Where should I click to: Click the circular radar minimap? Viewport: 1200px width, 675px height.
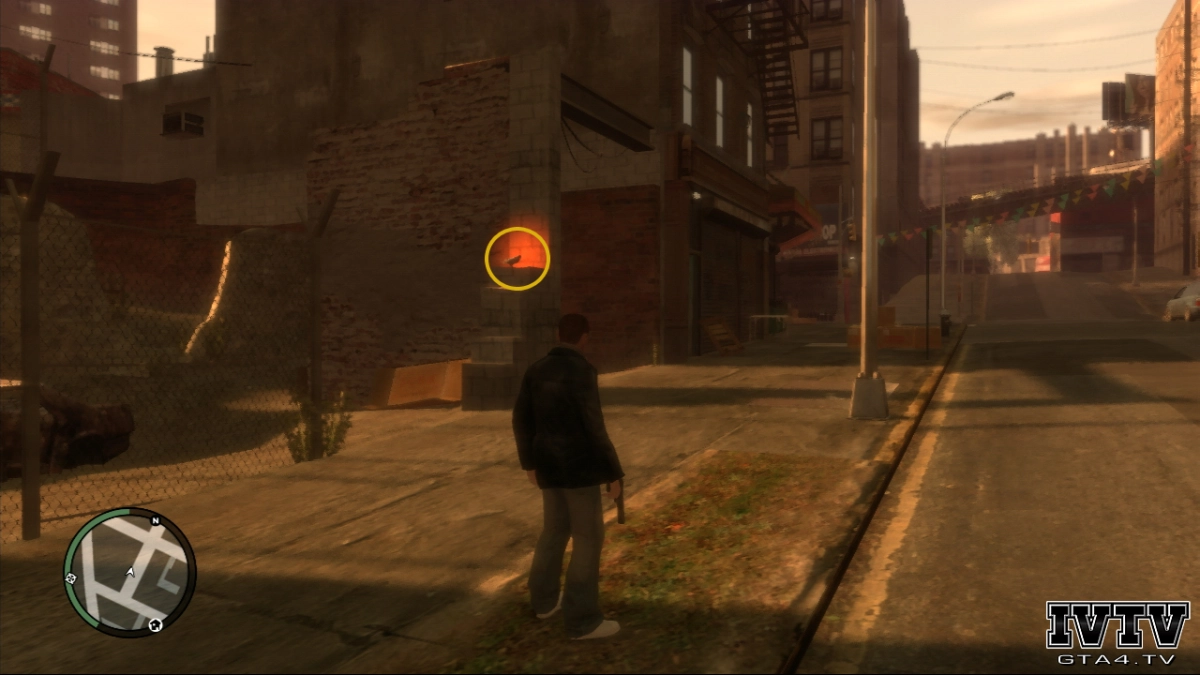129,572
